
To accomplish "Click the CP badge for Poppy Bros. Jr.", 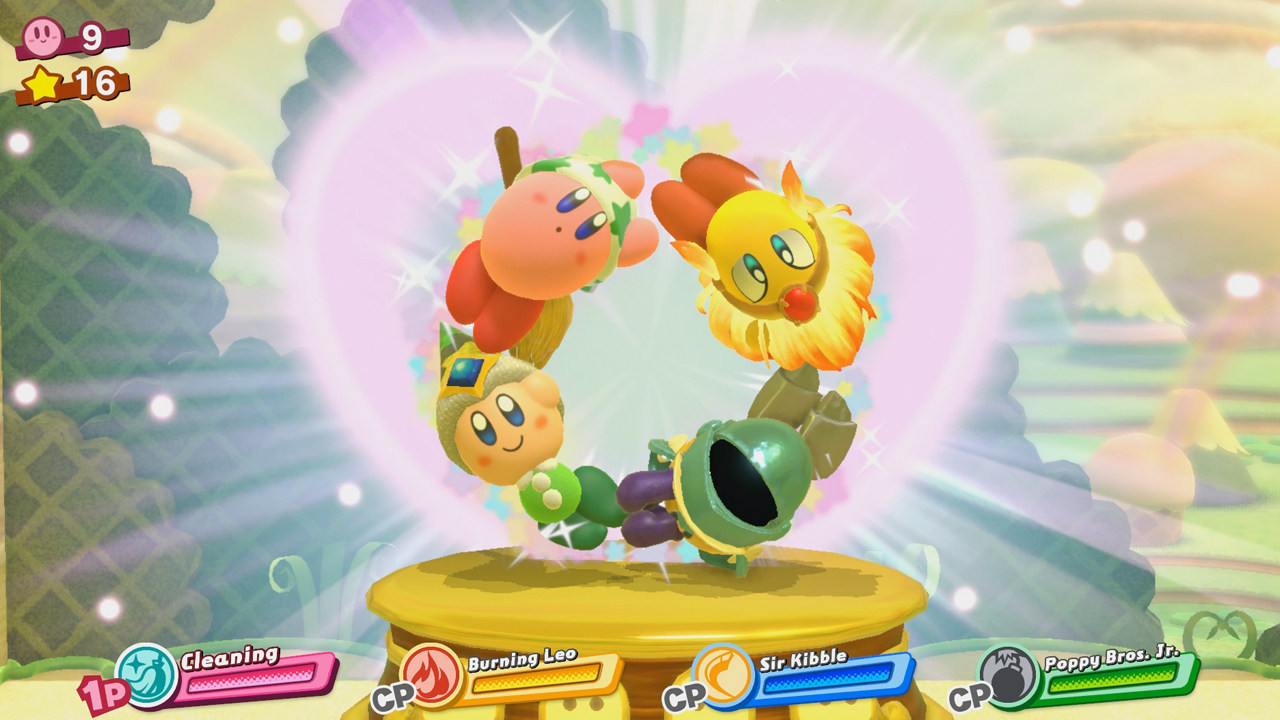I will click(973, 696).
